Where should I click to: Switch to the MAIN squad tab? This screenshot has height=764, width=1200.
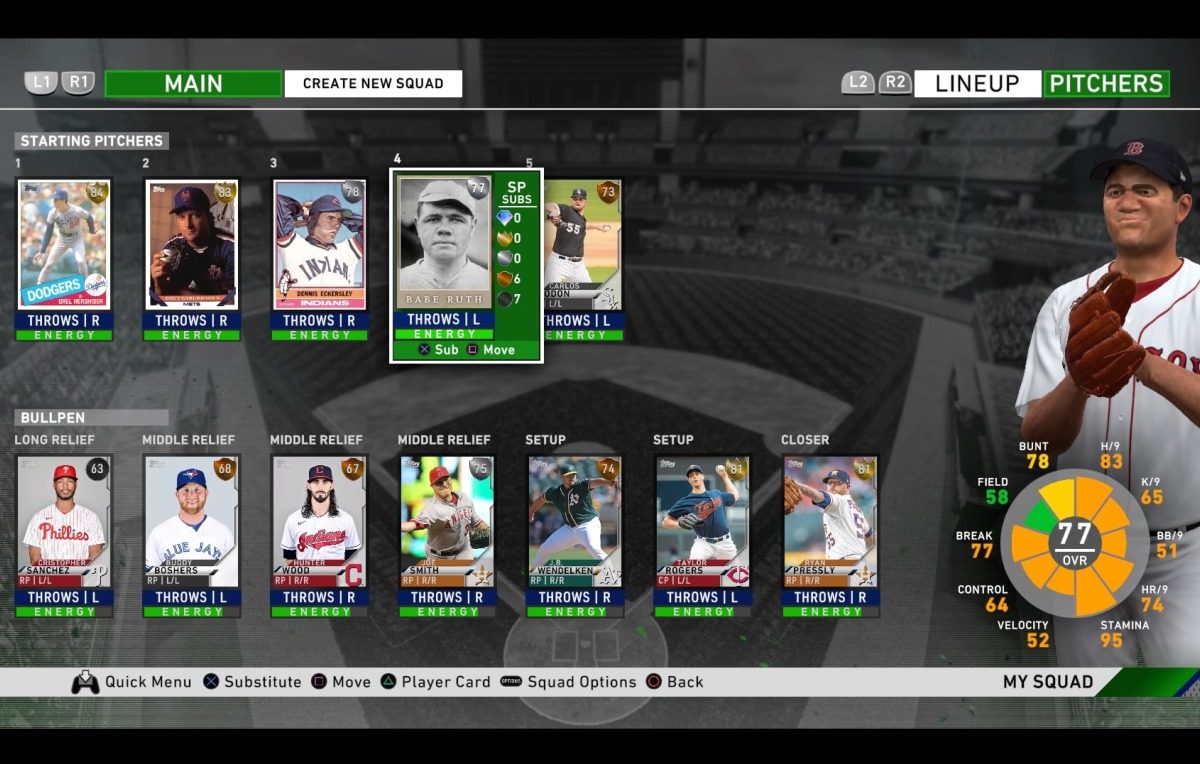(x=193, y=84)
